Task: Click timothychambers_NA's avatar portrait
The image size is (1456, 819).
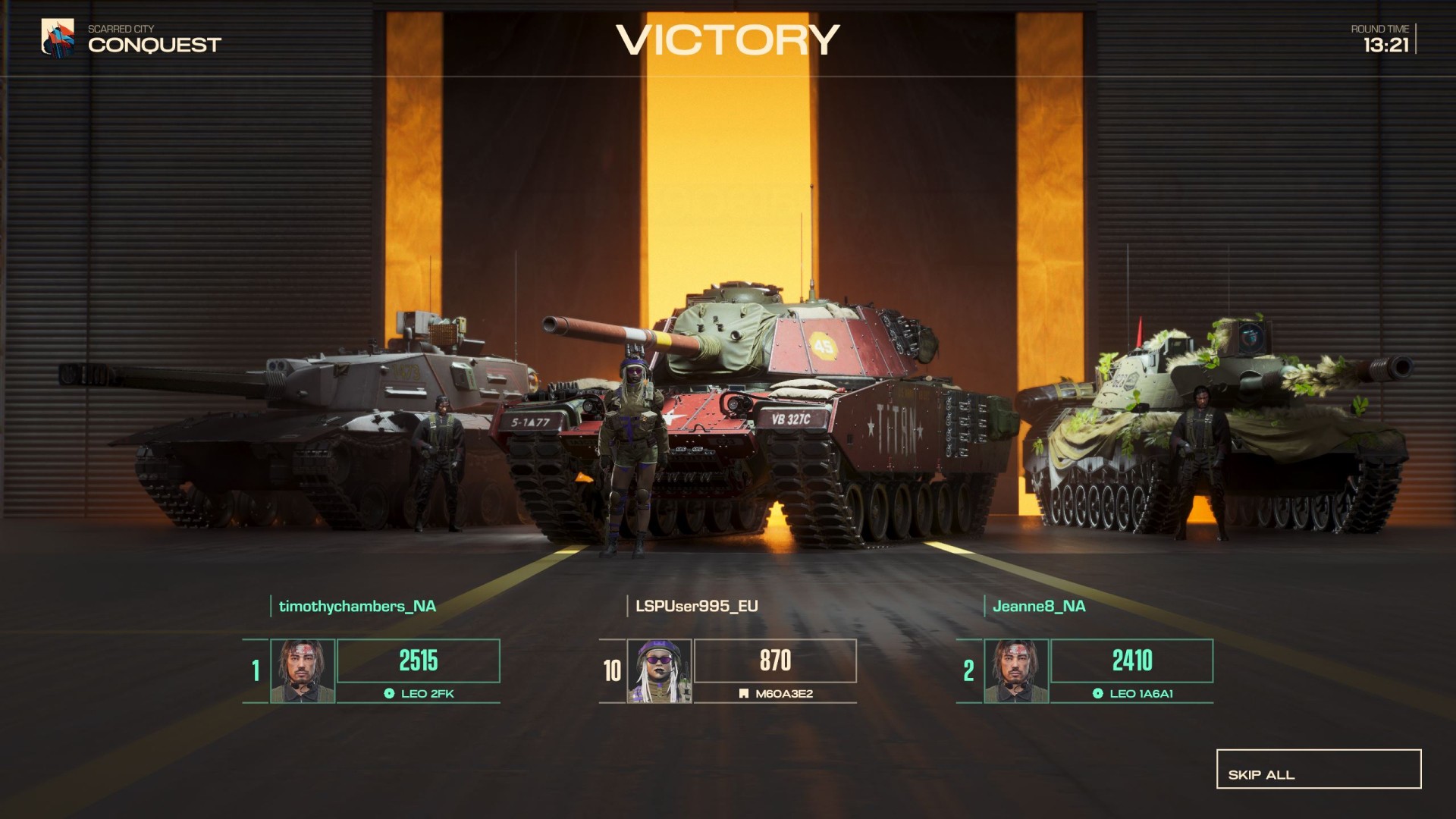Action: [x=303, y=671]
